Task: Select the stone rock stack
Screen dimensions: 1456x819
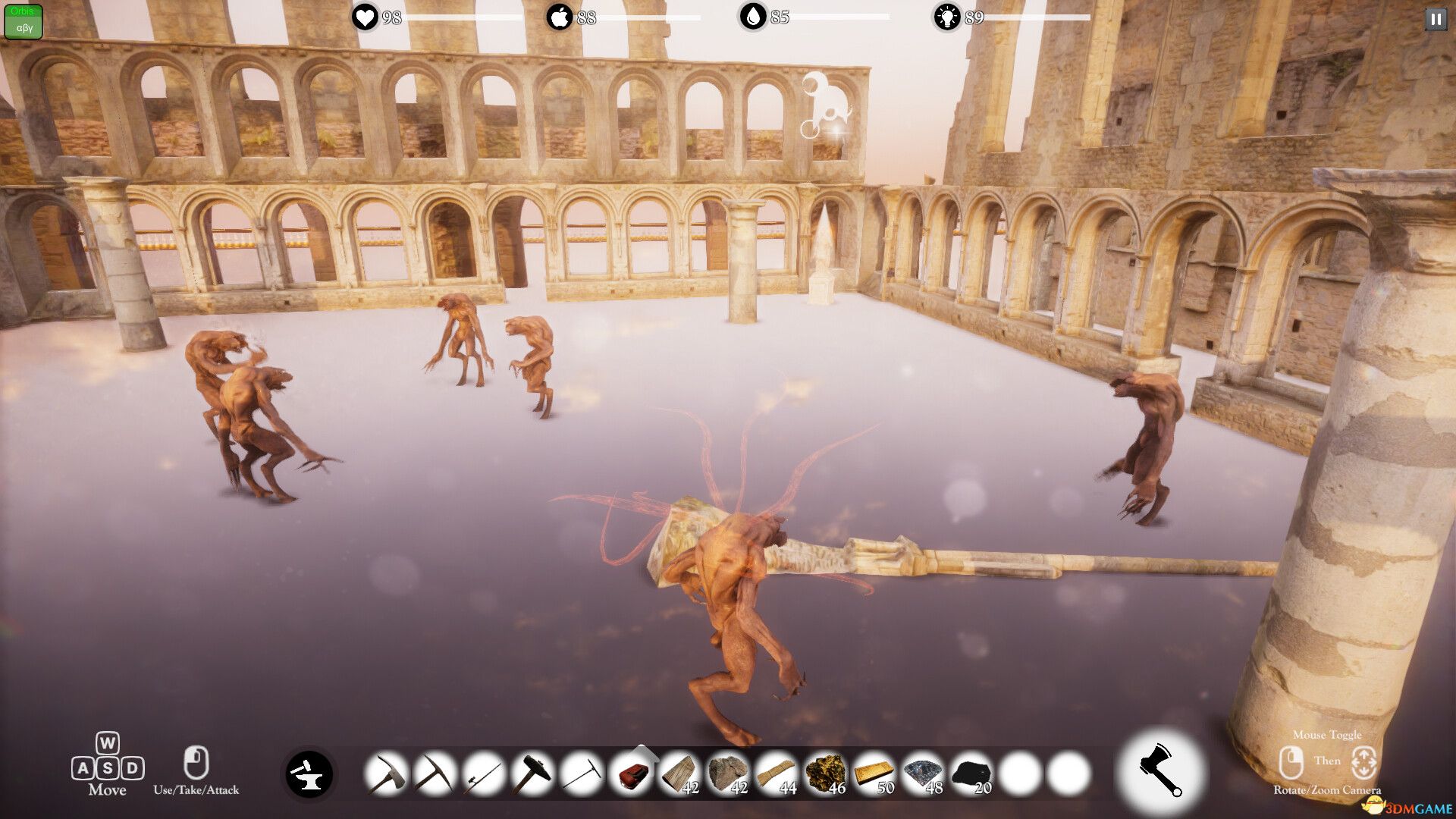Action: click(x=728, y=774)
